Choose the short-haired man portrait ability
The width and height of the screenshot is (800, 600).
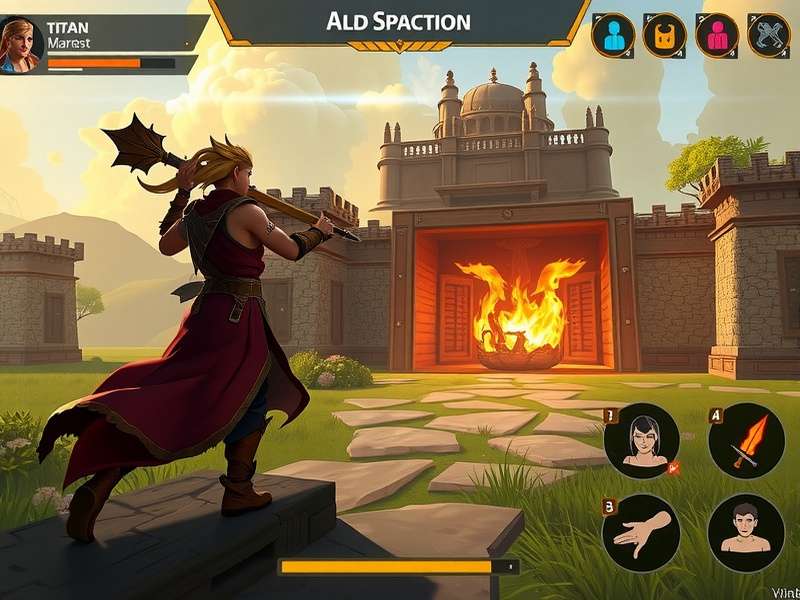pos(746,533)
